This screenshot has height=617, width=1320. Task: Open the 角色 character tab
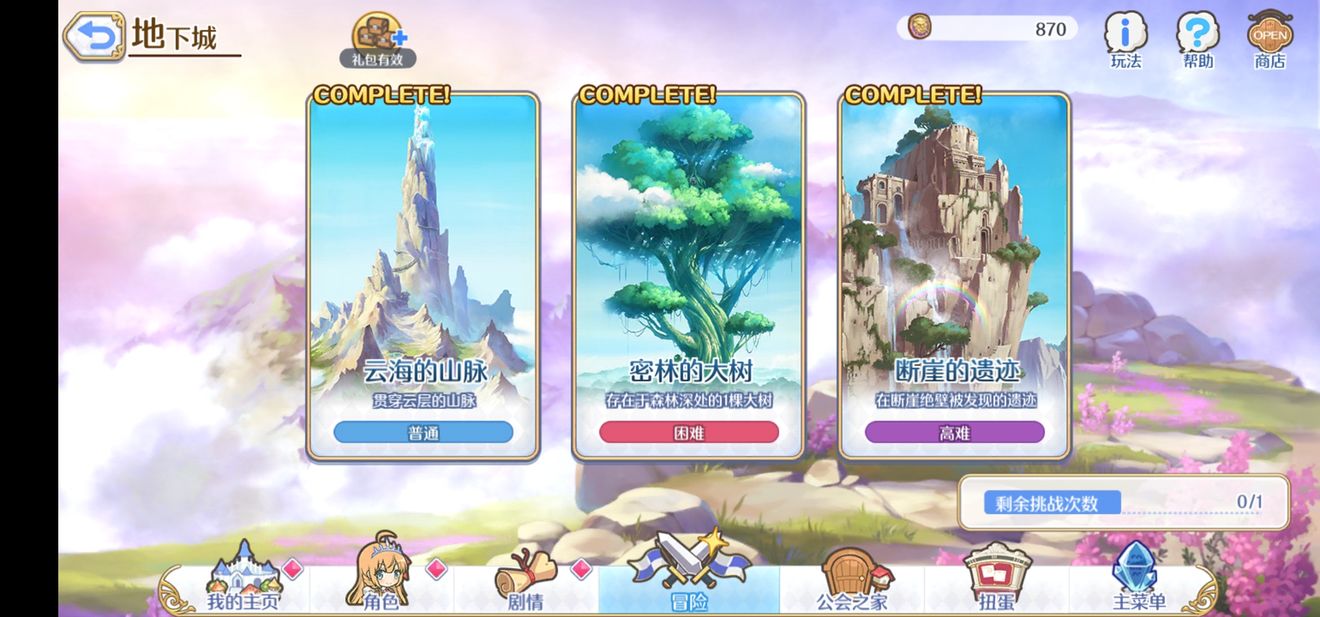[x=379, y=580]
